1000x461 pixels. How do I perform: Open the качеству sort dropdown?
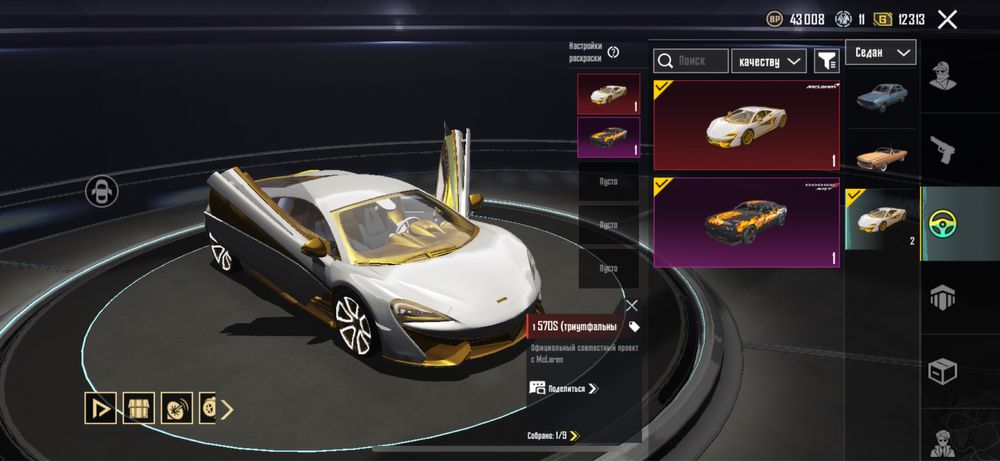[x=769, y=61]
